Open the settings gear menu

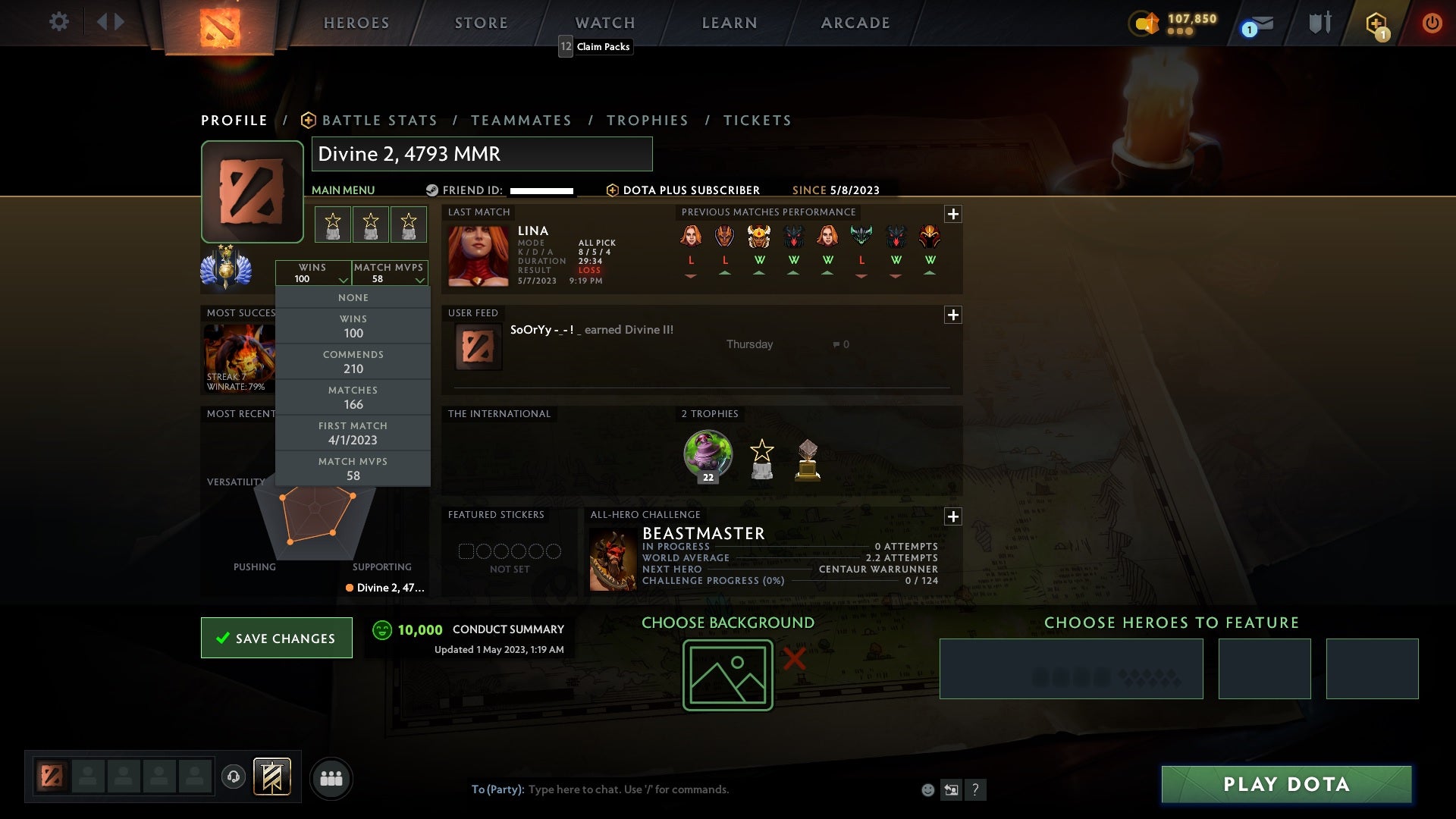59,22
